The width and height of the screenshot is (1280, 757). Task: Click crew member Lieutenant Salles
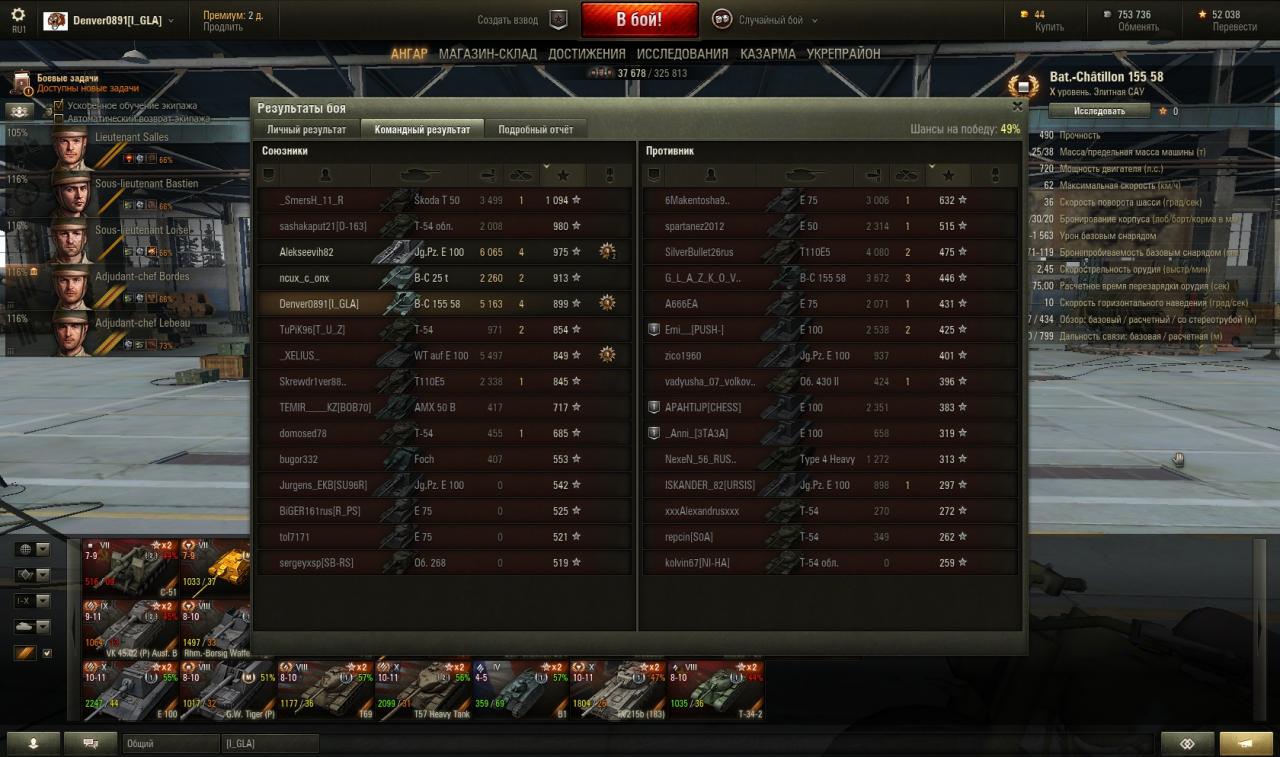(100, 146)
